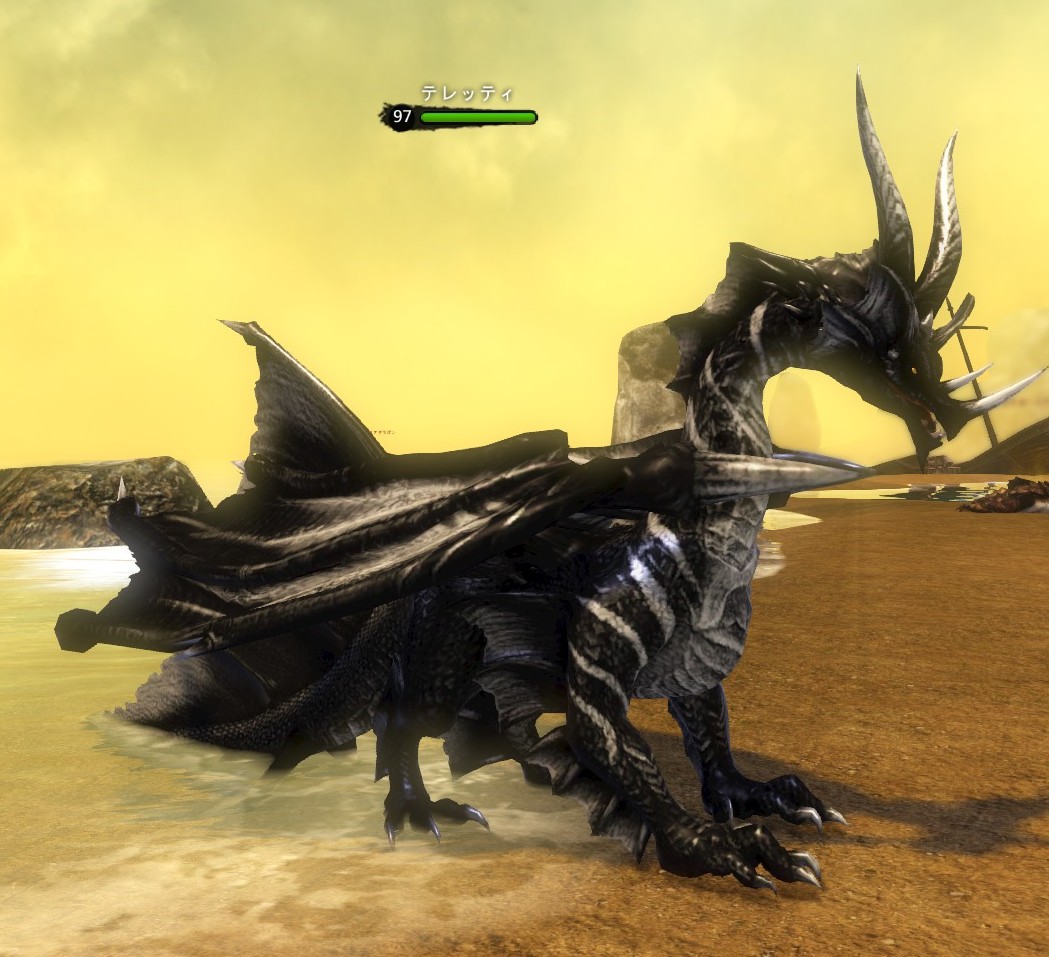
Task: Select the テレッティ nameplate
Action: click(x=466, y=94)
